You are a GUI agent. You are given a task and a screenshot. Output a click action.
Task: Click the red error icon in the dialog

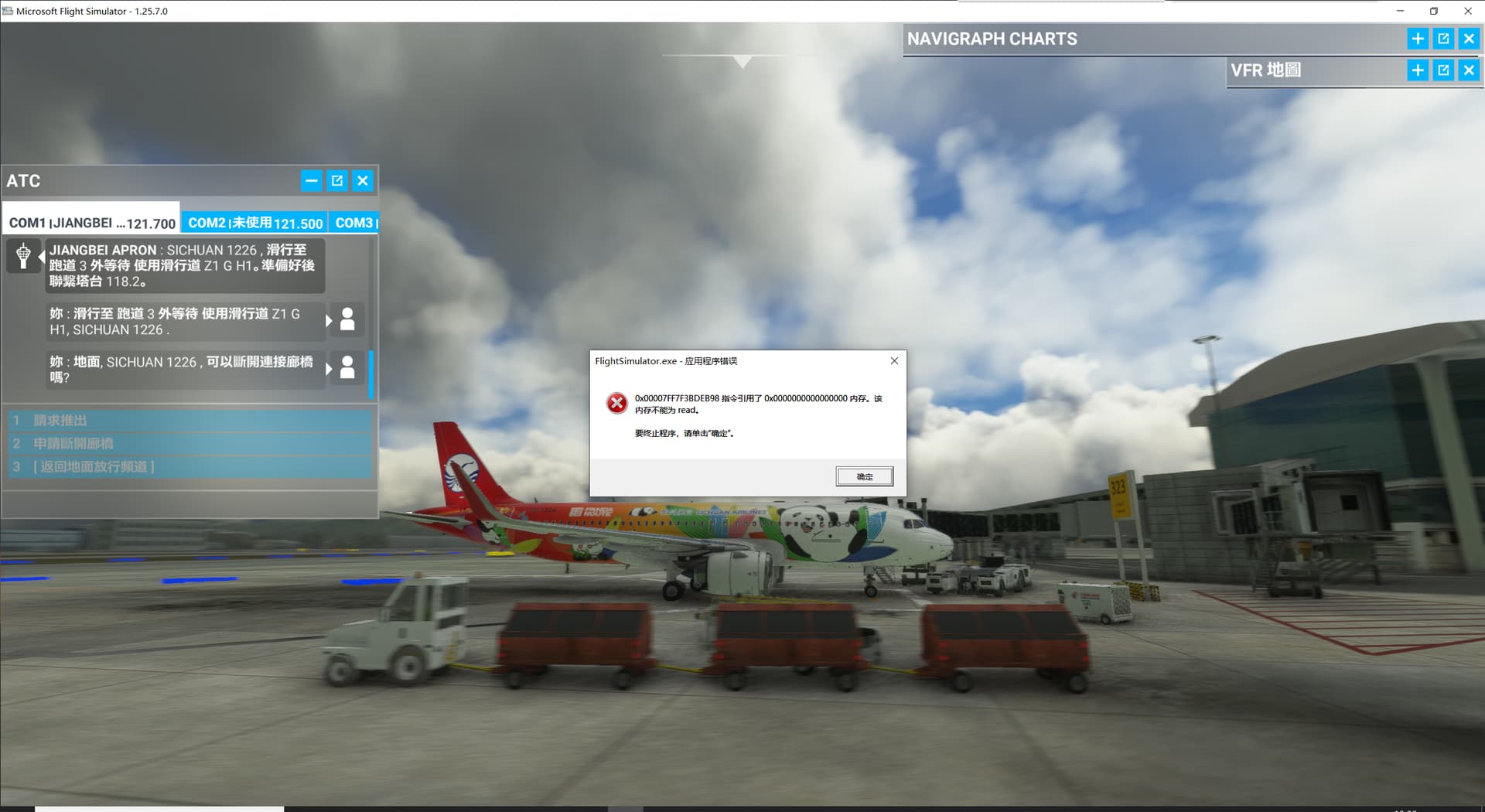click(x=616, y=403)
